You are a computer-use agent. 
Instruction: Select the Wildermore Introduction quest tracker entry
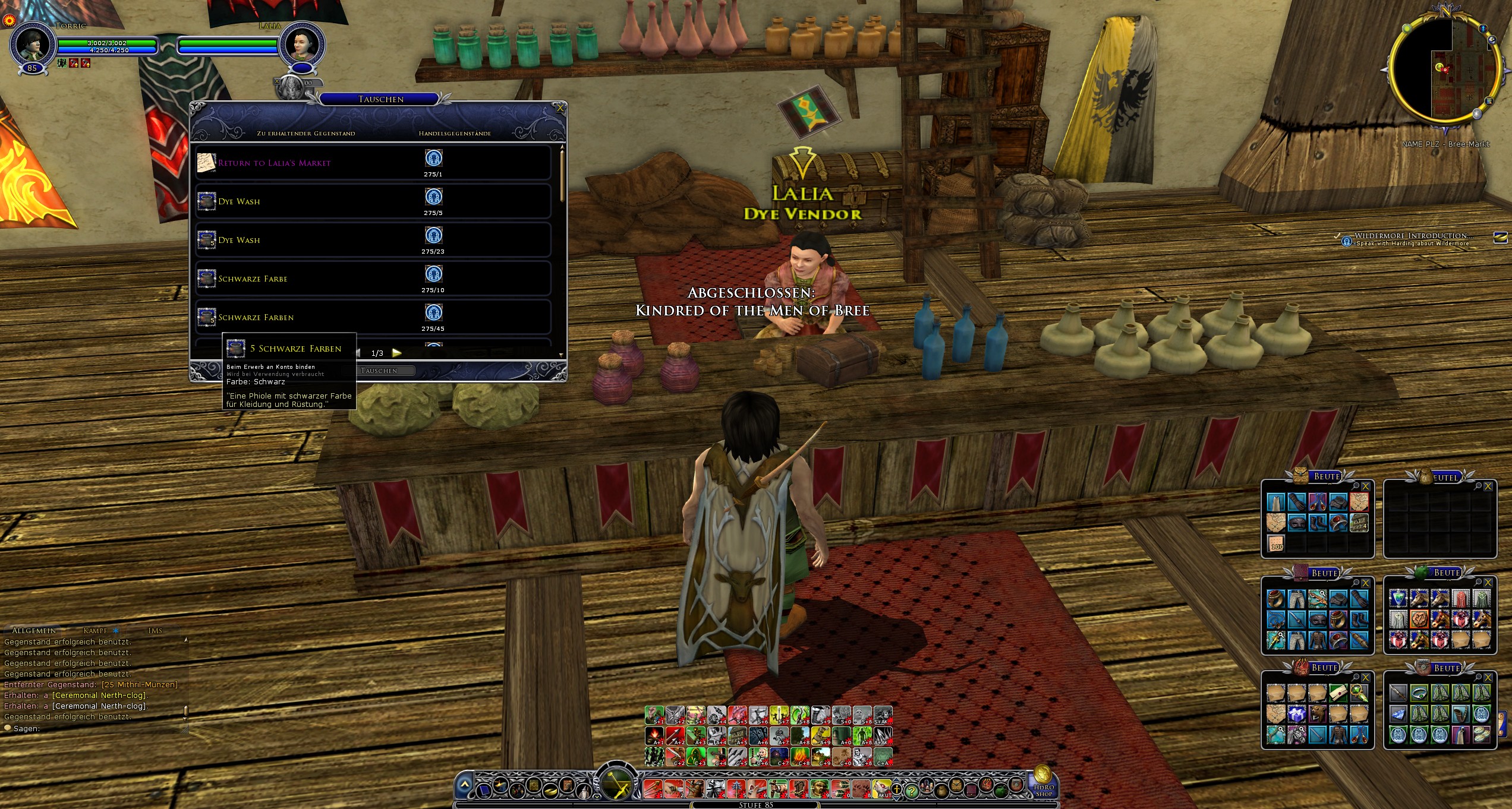pos(1413,236)
